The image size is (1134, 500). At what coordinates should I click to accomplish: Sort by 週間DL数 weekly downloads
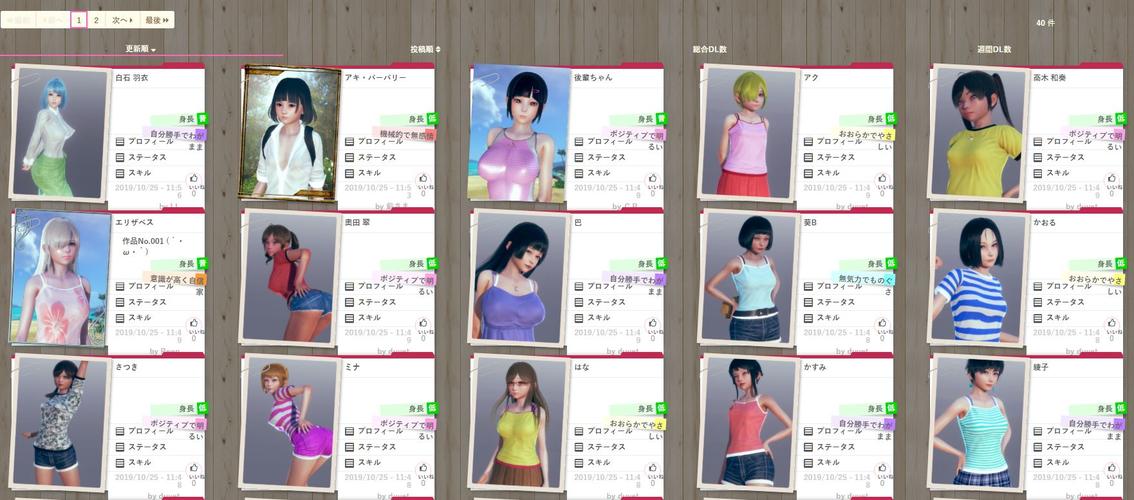(x=994, y=49)
